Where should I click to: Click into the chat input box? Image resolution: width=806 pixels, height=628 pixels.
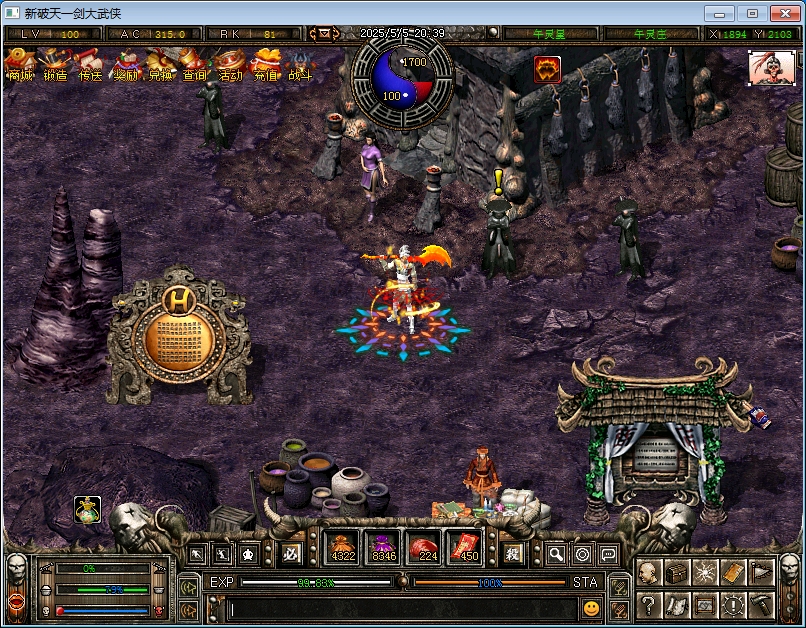click(400, 608)
